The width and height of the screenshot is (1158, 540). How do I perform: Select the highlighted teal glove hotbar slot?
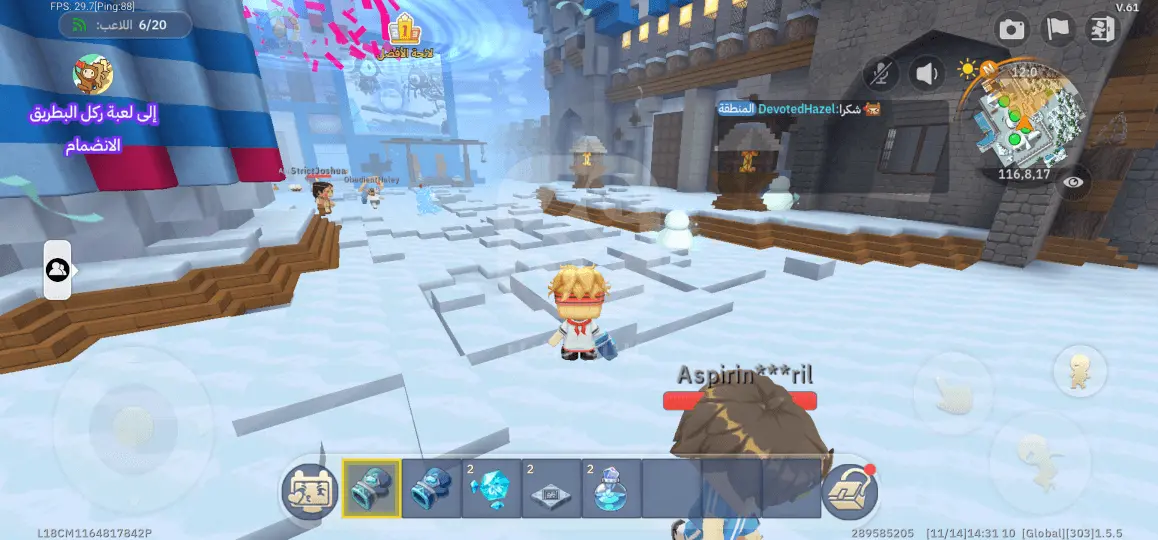pyautogui.click(x=371, y=489)
